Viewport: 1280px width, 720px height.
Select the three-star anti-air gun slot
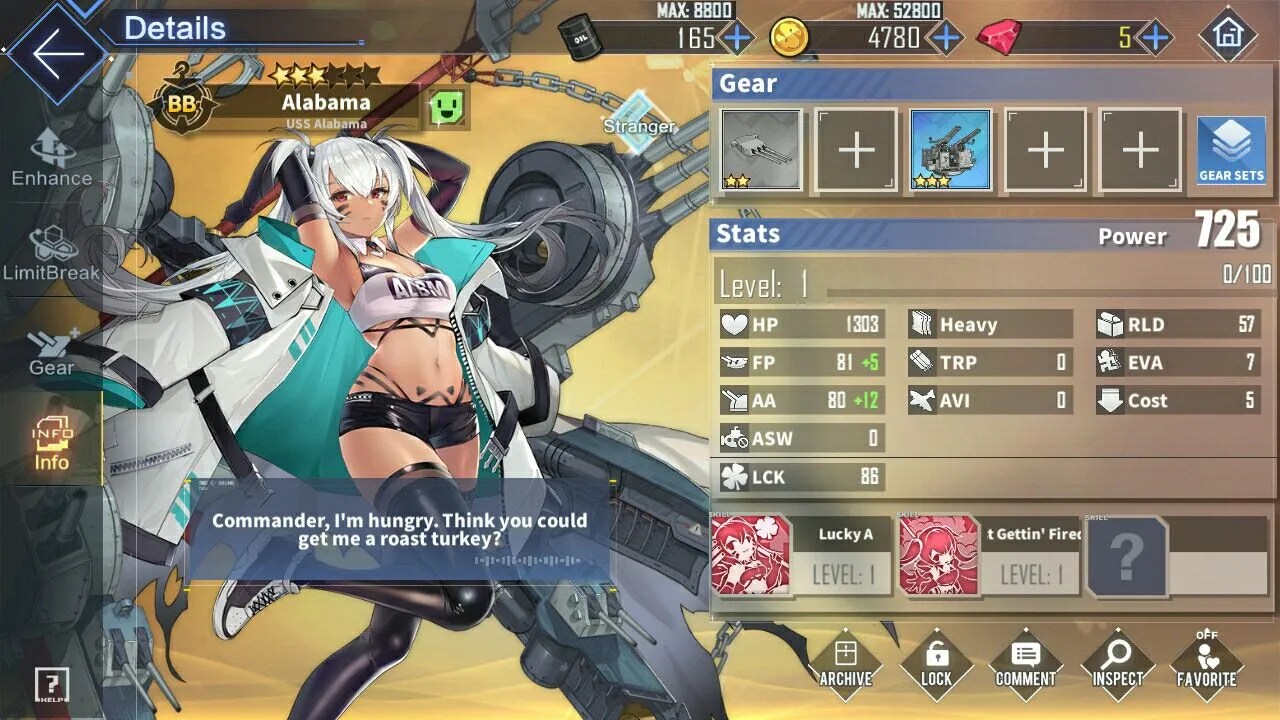950,150
